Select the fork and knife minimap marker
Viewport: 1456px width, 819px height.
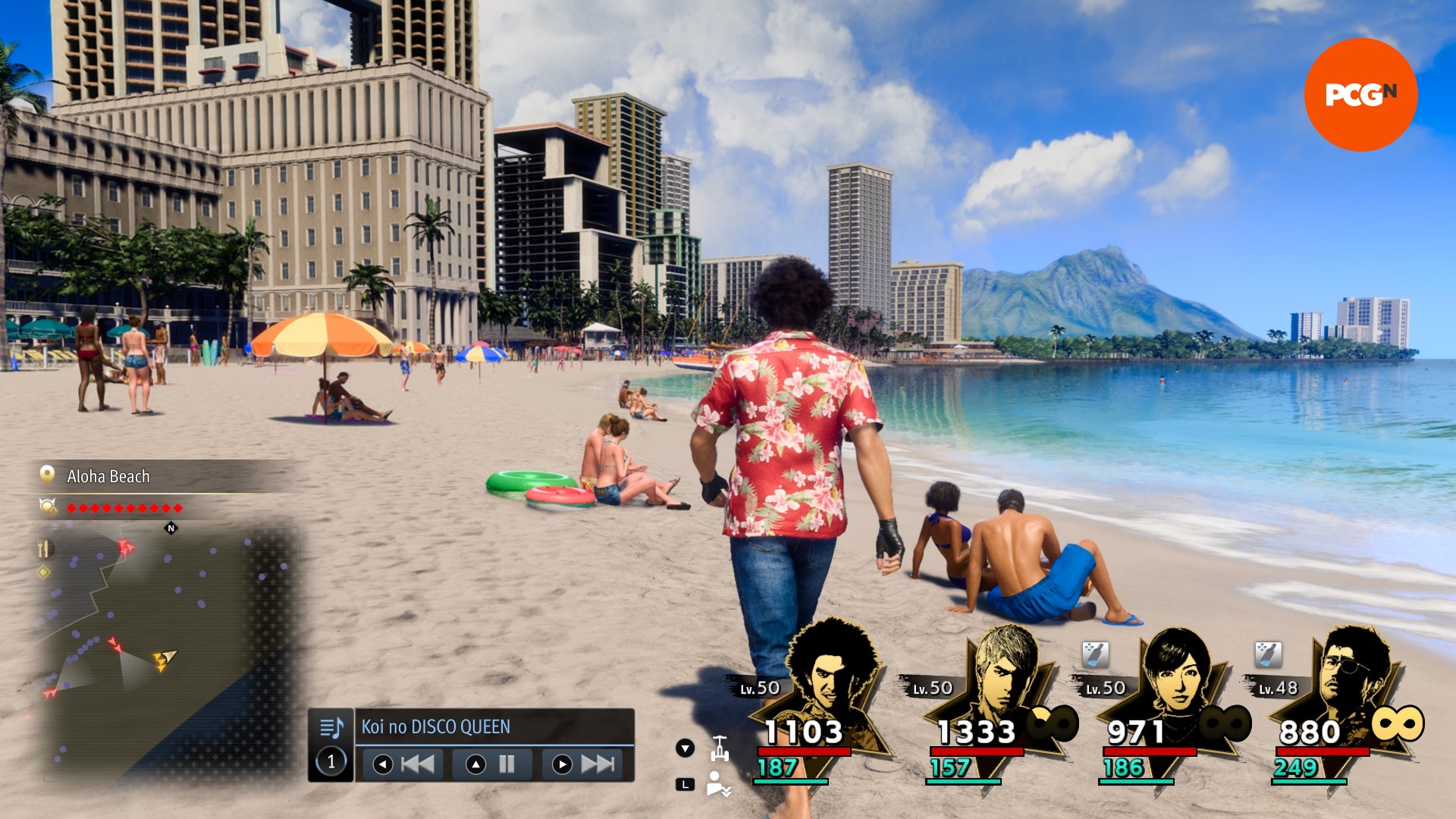44,548
